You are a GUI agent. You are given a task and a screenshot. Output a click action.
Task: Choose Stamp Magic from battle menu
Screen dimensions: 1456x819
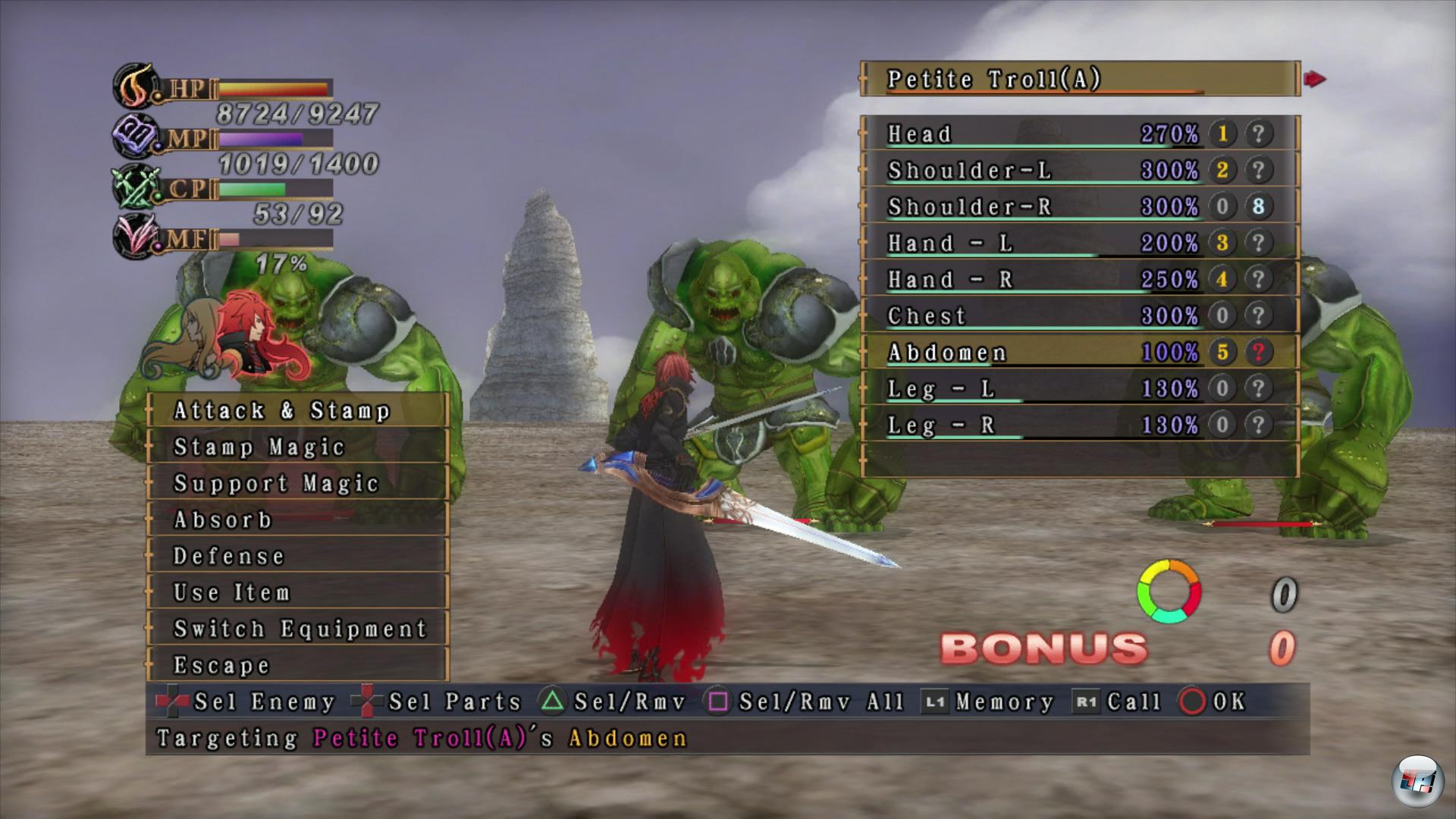[x=297, y=447]
